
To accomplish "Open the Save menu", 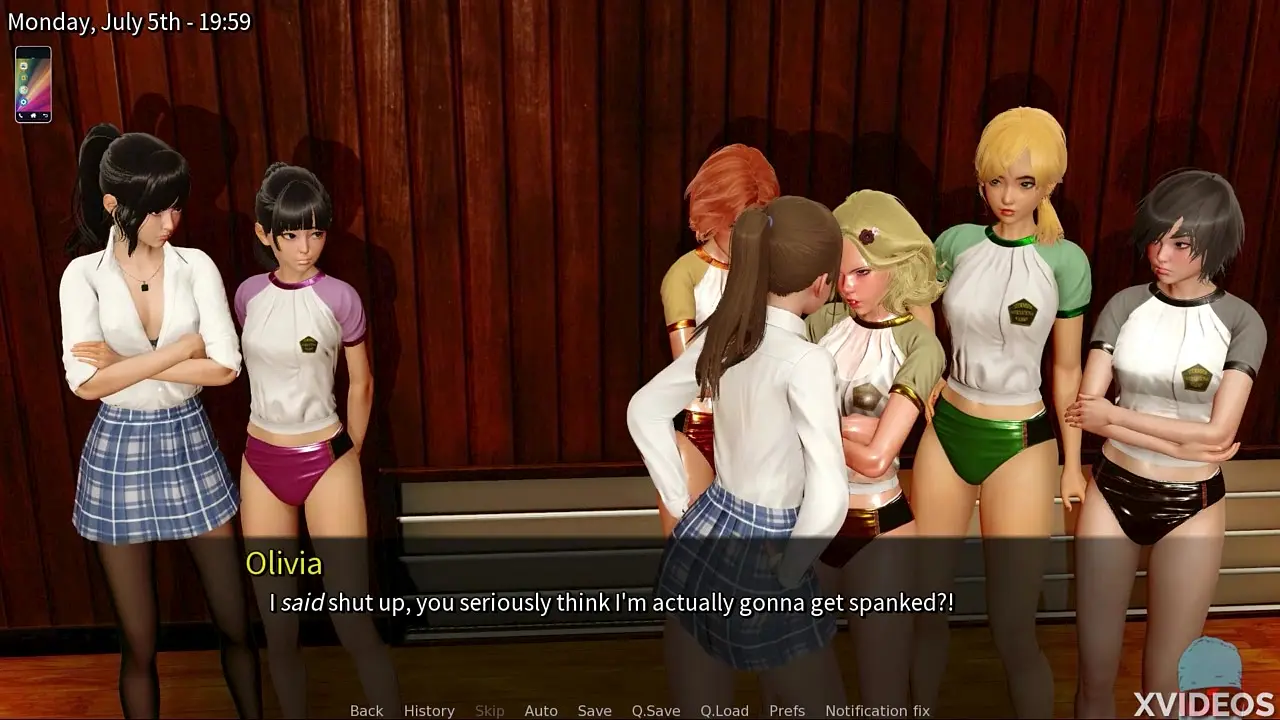I will click(594, 710).
